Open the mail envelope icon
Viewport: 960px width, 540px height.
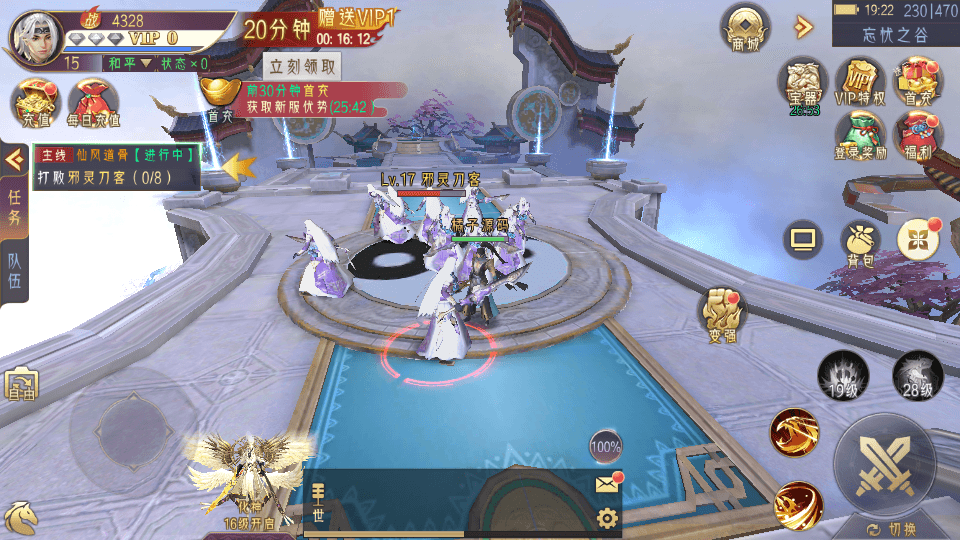coord(607,484)
